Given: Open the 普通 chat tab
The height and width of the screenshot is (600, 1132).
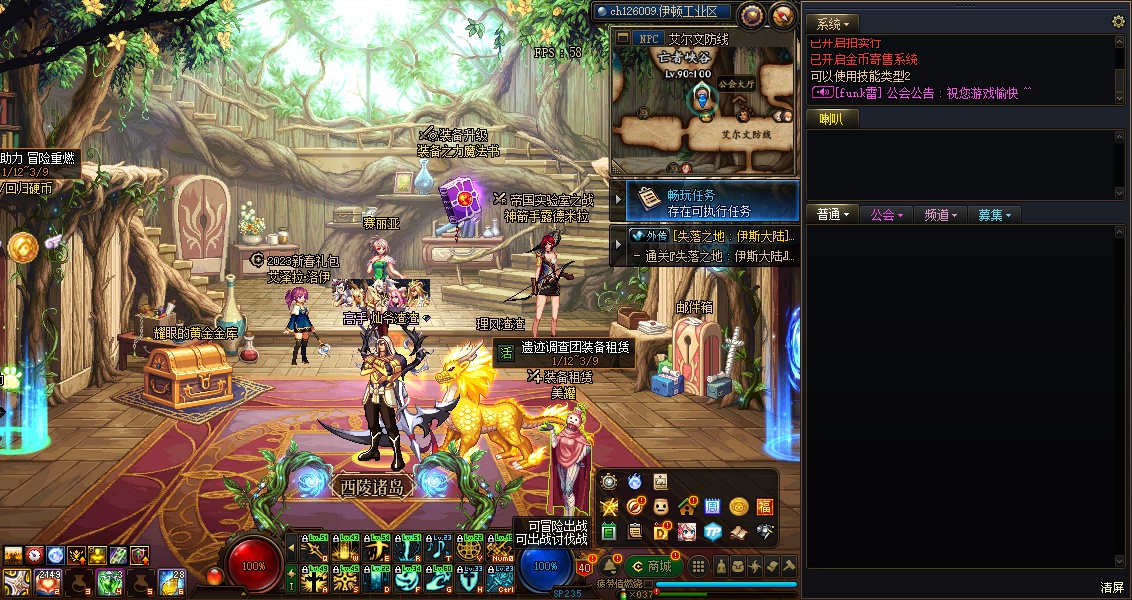Looking at the screenshot, I should pos(832,214).
